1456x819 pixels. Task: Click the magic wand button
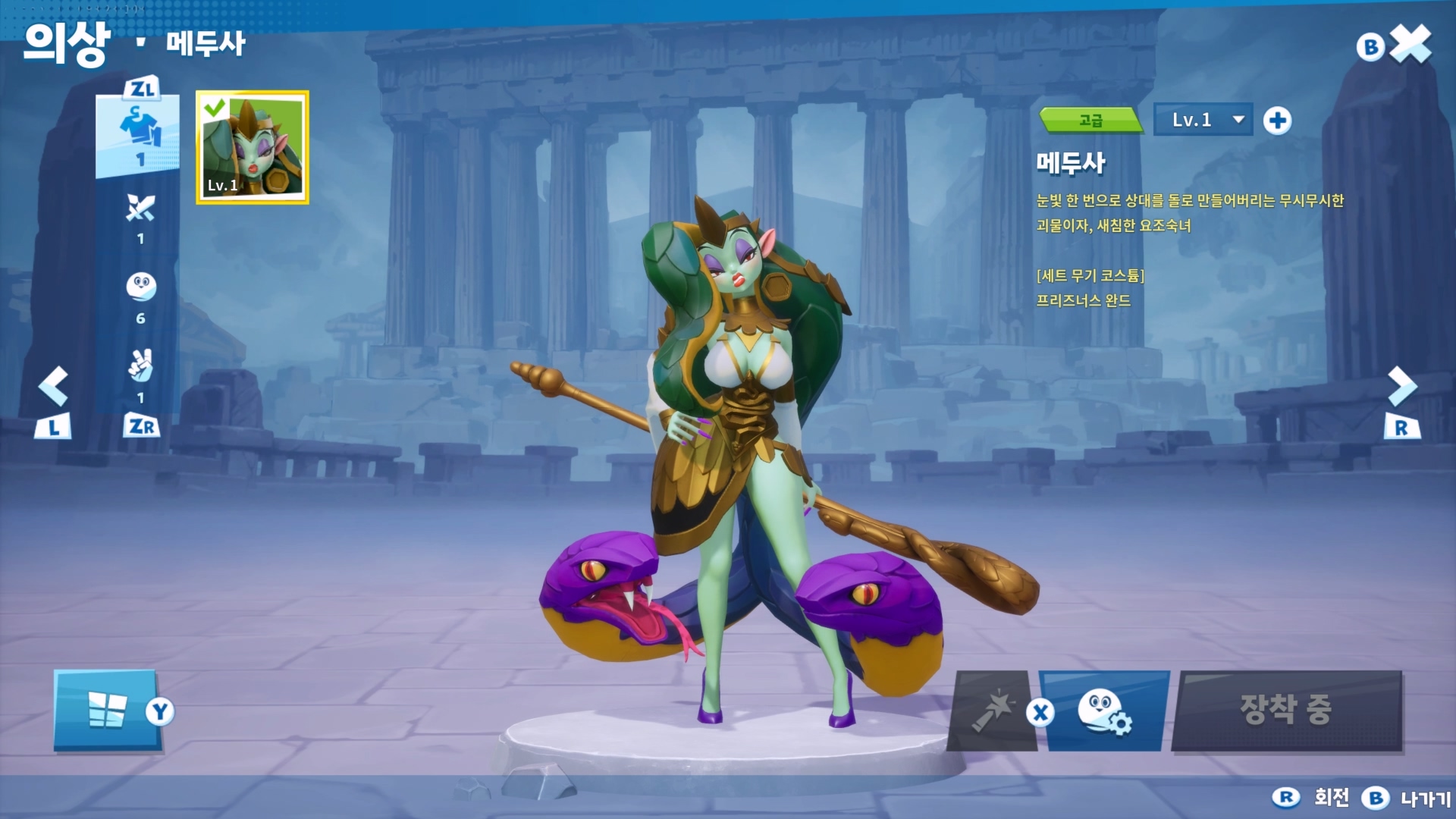tap(992, 711)
